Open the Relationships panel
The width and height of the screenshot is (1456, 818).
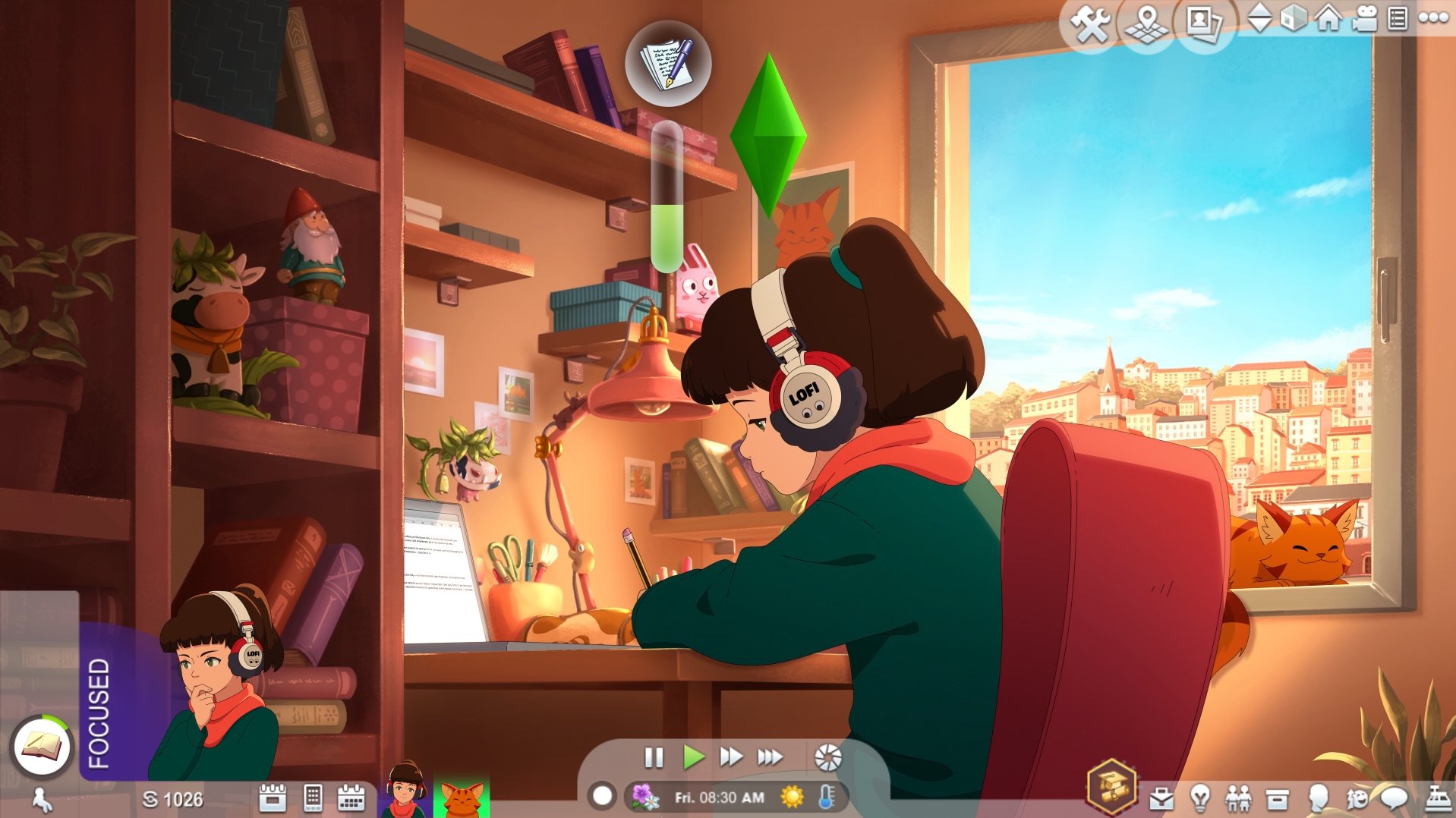pos(1238,799)
